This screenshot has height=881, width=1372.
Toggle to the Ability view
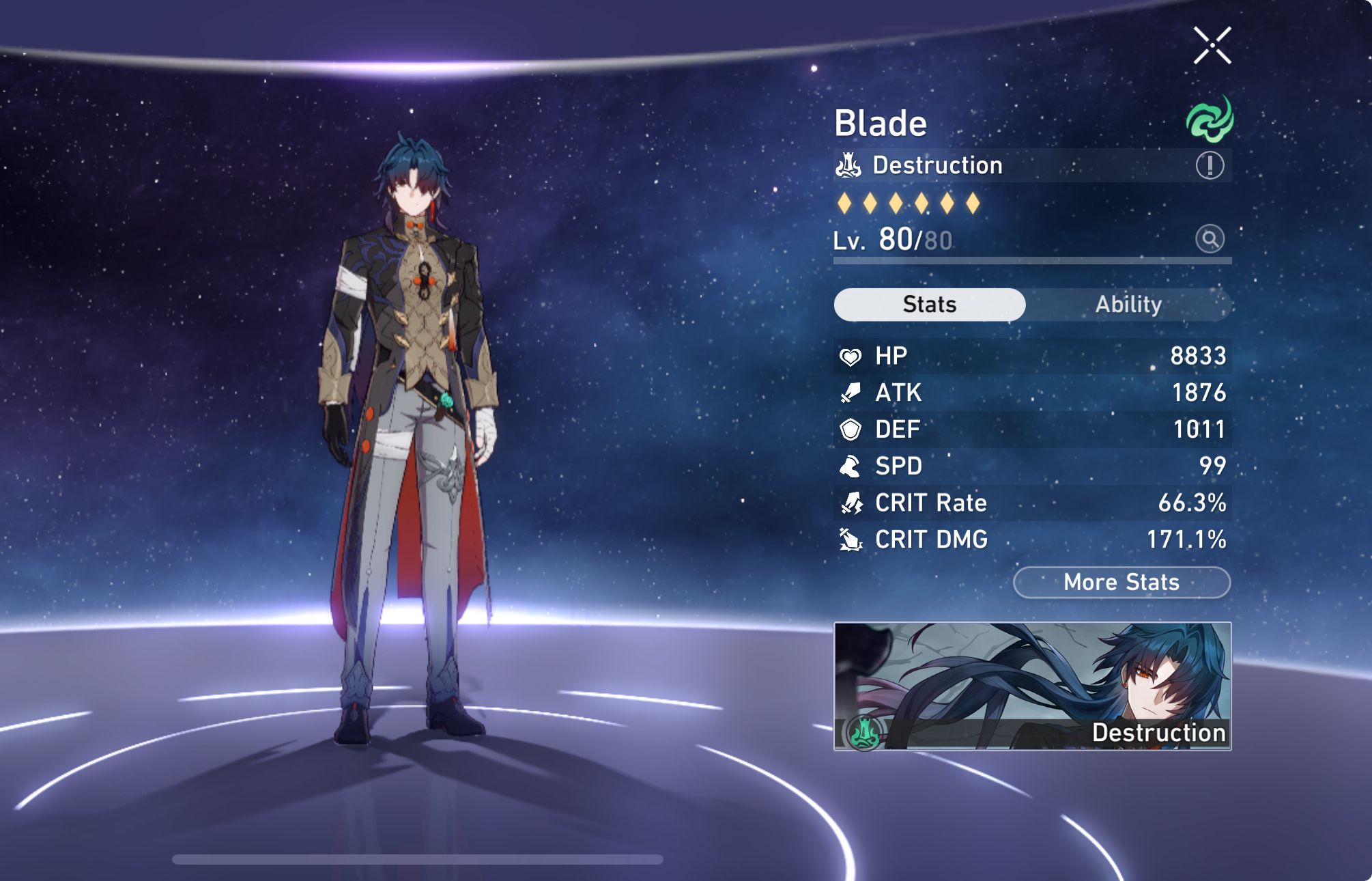click(1130, 304)
